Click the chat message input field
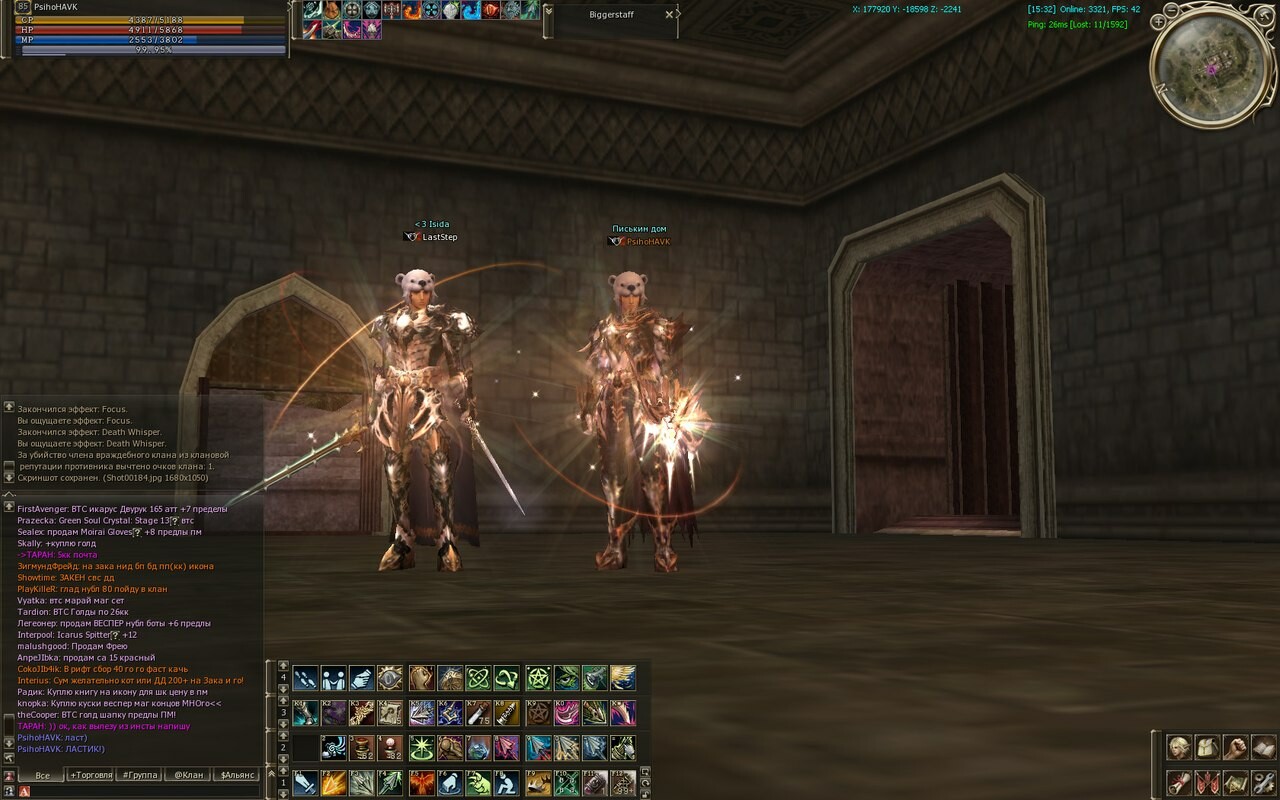 point(140,791)
